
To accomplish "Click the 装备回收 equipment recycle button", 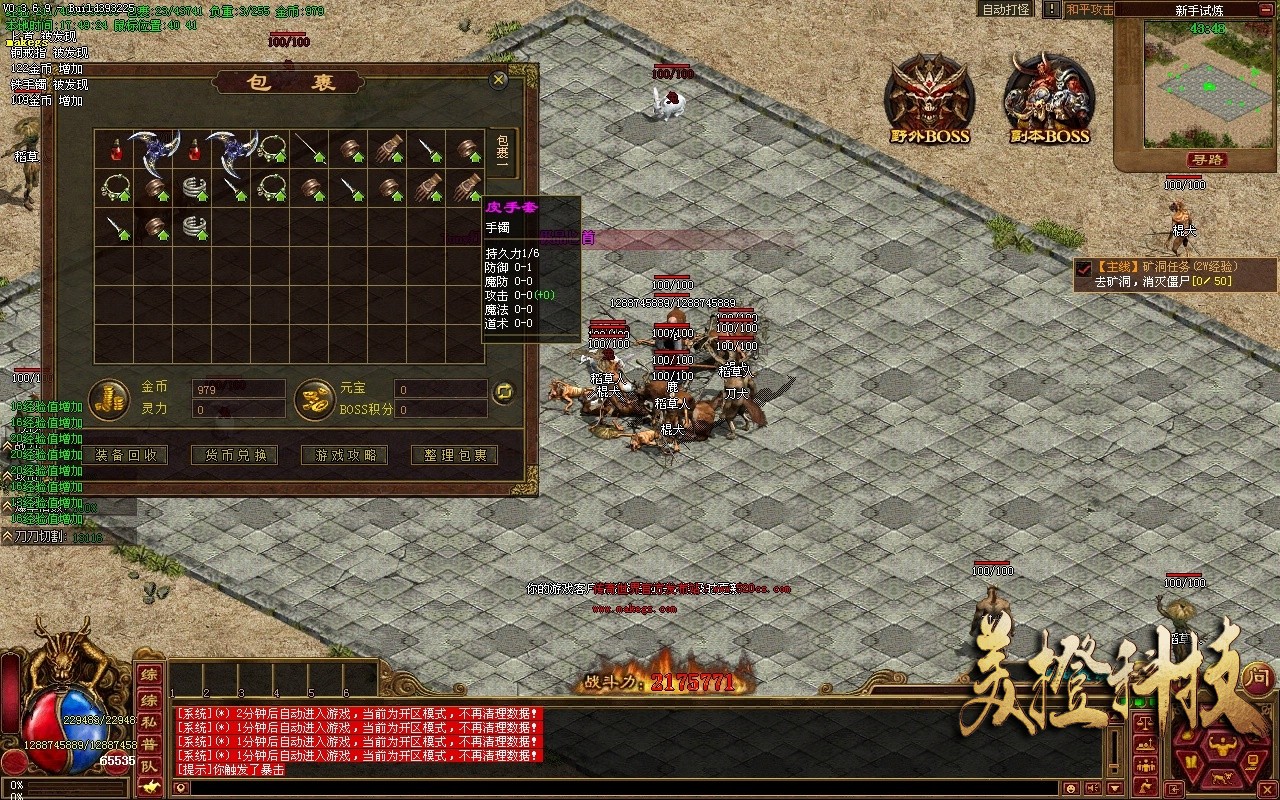I will pyautogui.click(x=125, y=455).
